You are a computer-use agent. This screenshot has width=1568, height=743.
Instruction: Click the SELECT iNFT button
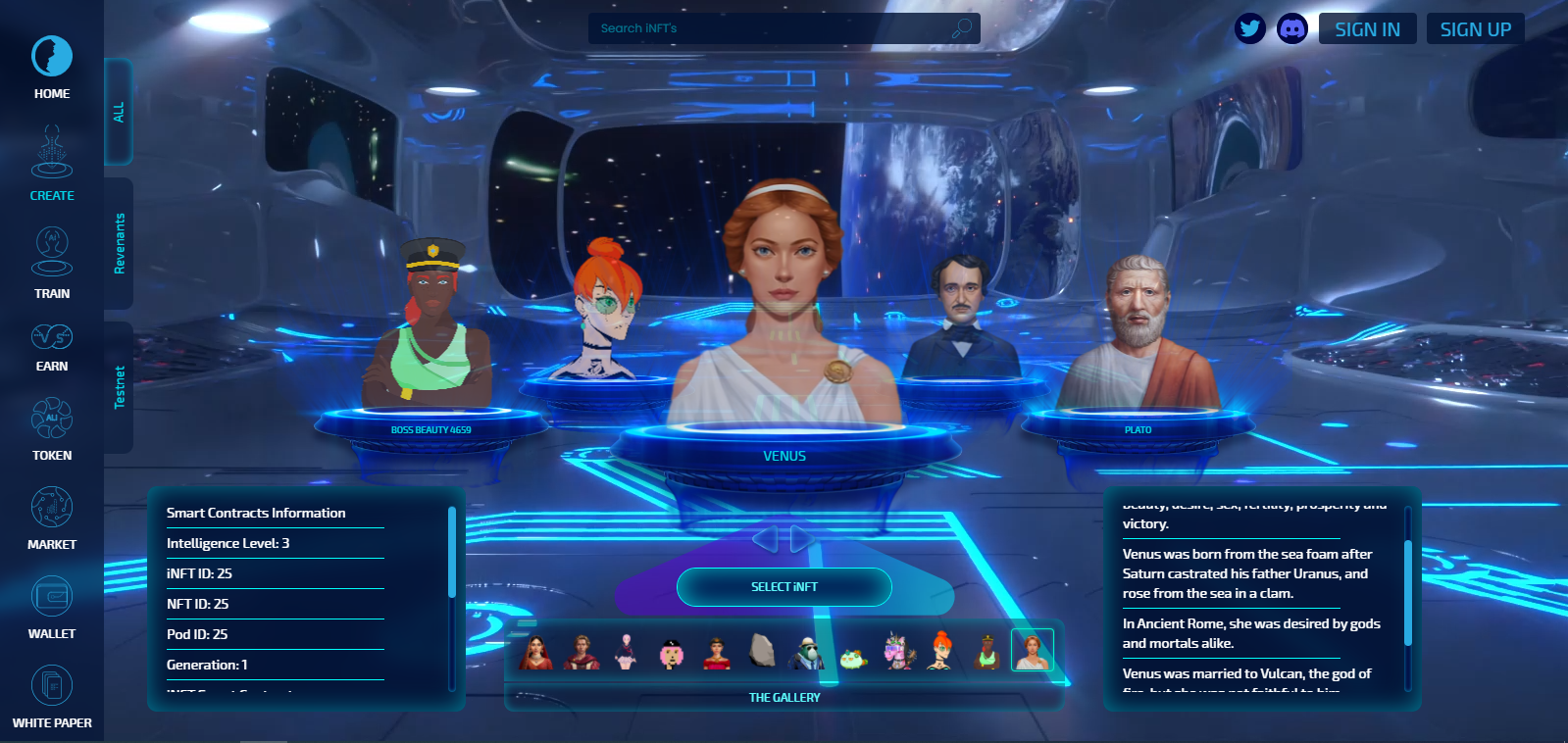[x=784, y=586]
